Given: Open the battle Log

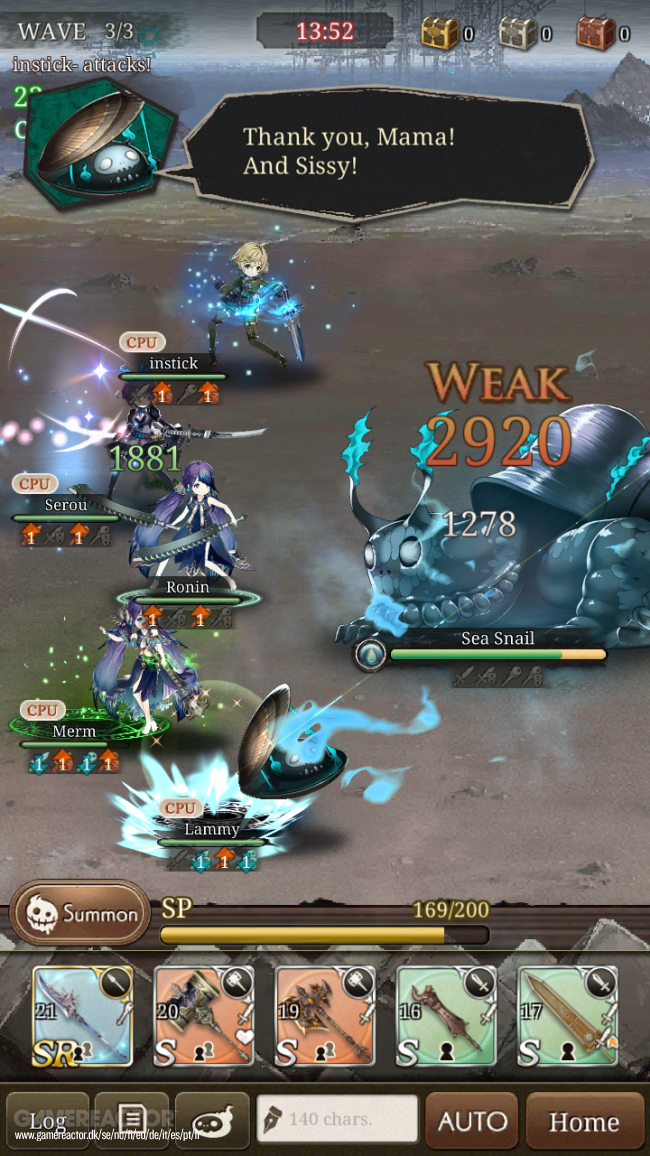Looking at the screenshot, I should pyautogui.click(x=48, y=1120).
